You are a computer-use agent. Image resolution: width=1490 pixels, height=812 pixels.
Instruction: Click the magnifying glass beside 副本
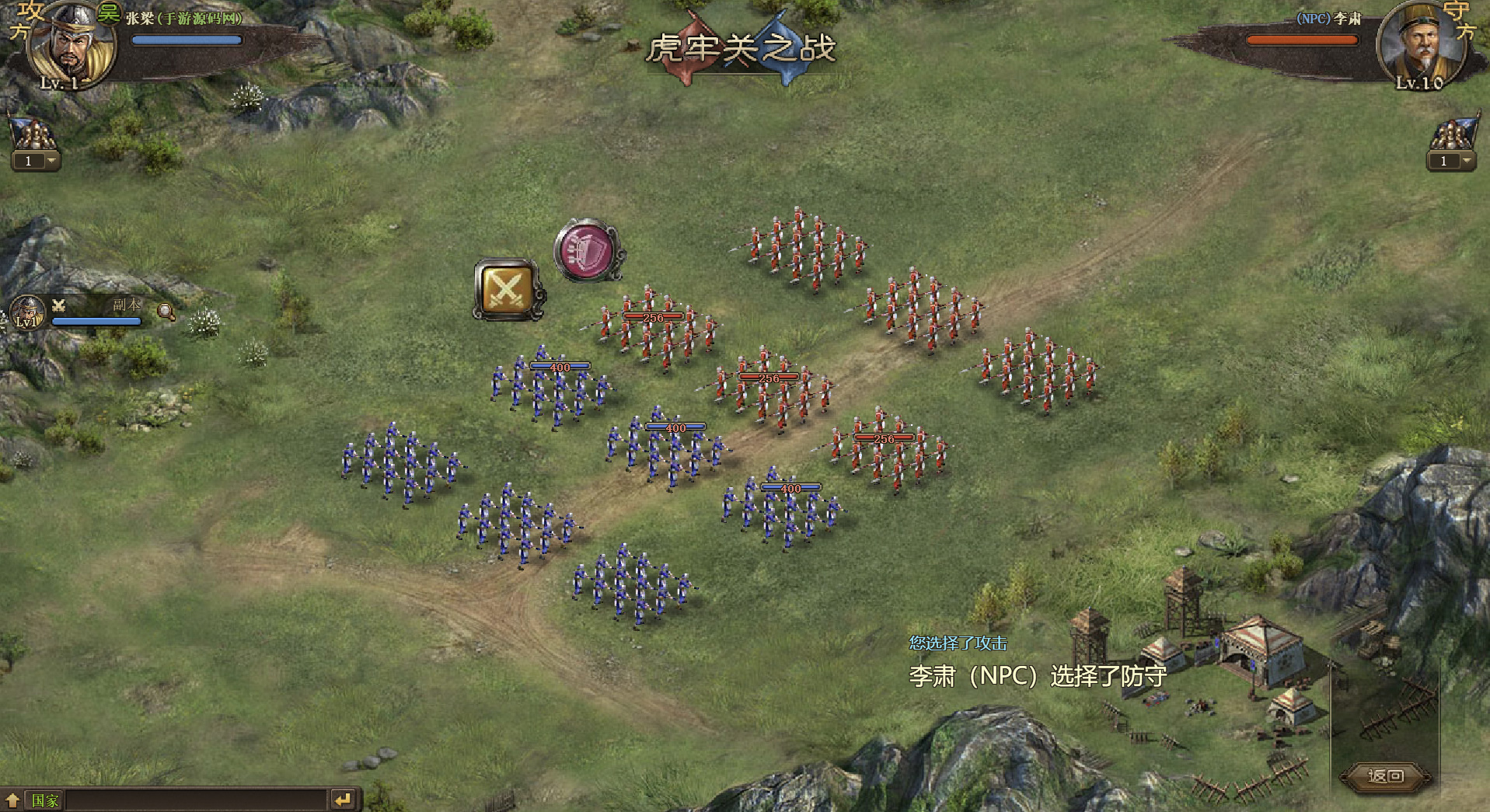165,312
